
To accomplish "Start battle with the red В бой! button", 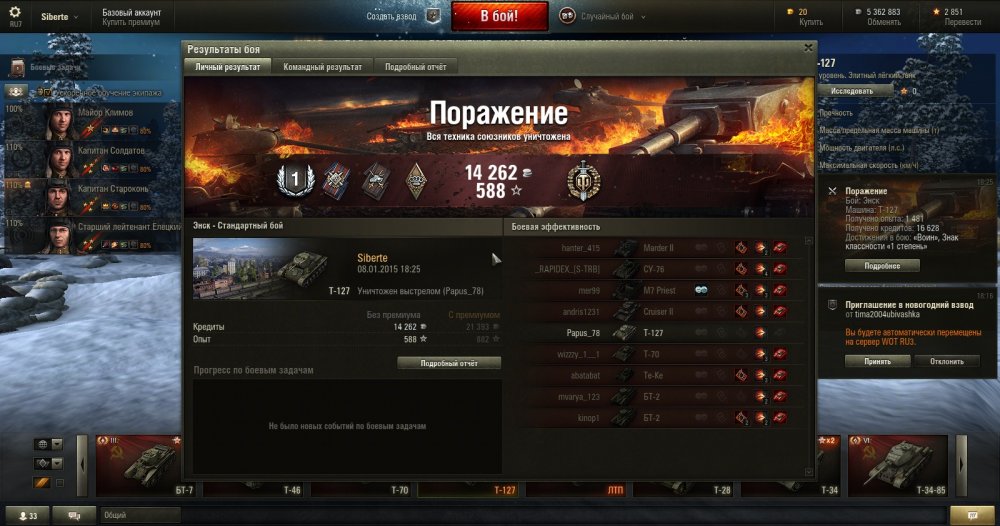I will pos(499,16).
